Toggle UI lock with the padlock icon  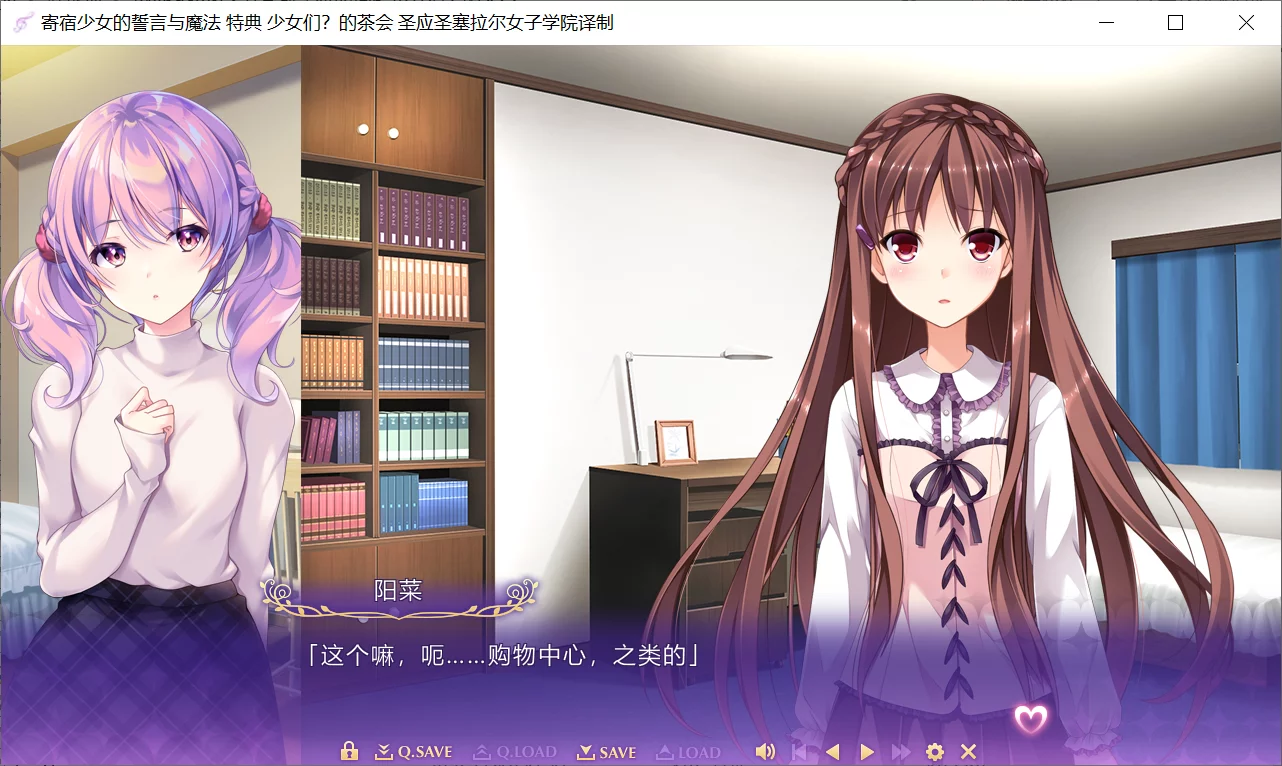click(348, 750)
